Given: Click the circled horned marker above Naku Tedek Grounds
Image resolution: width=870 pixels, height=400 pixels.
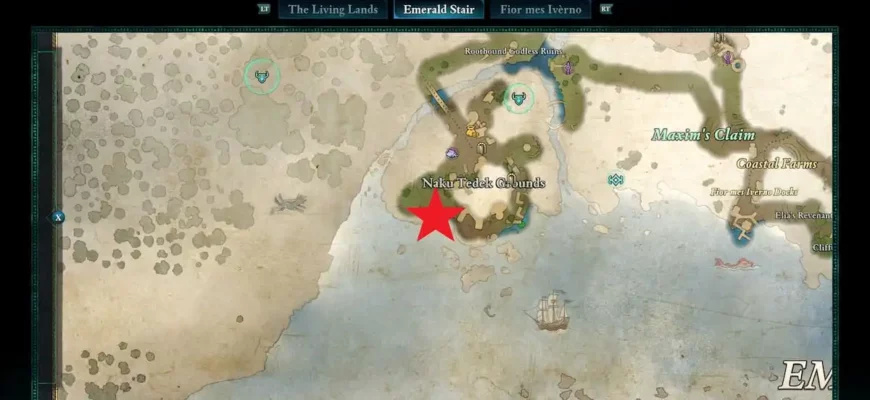Looking at the screenshot, I should tap(519, 97).
